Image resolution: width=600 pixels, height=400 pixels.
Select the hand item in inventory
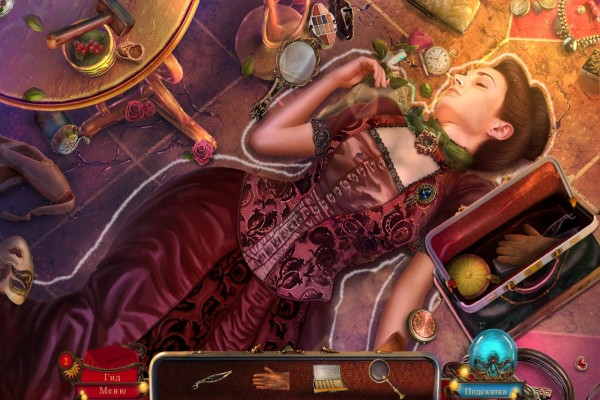coord(270,378)
